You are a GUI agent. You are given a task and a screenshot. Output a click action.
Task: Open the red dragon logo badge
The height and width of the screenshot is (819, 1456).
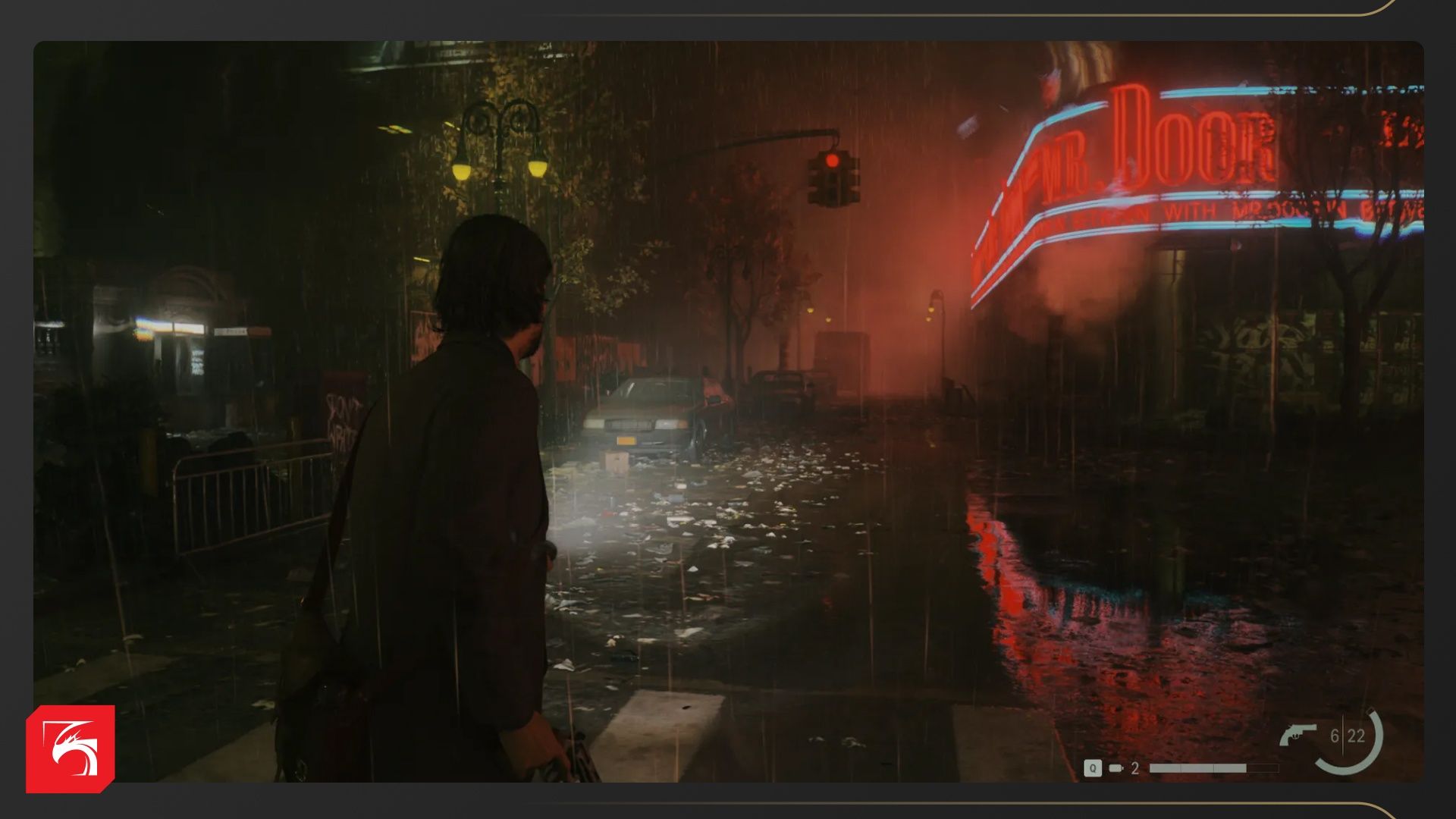[x=71, y=748]
